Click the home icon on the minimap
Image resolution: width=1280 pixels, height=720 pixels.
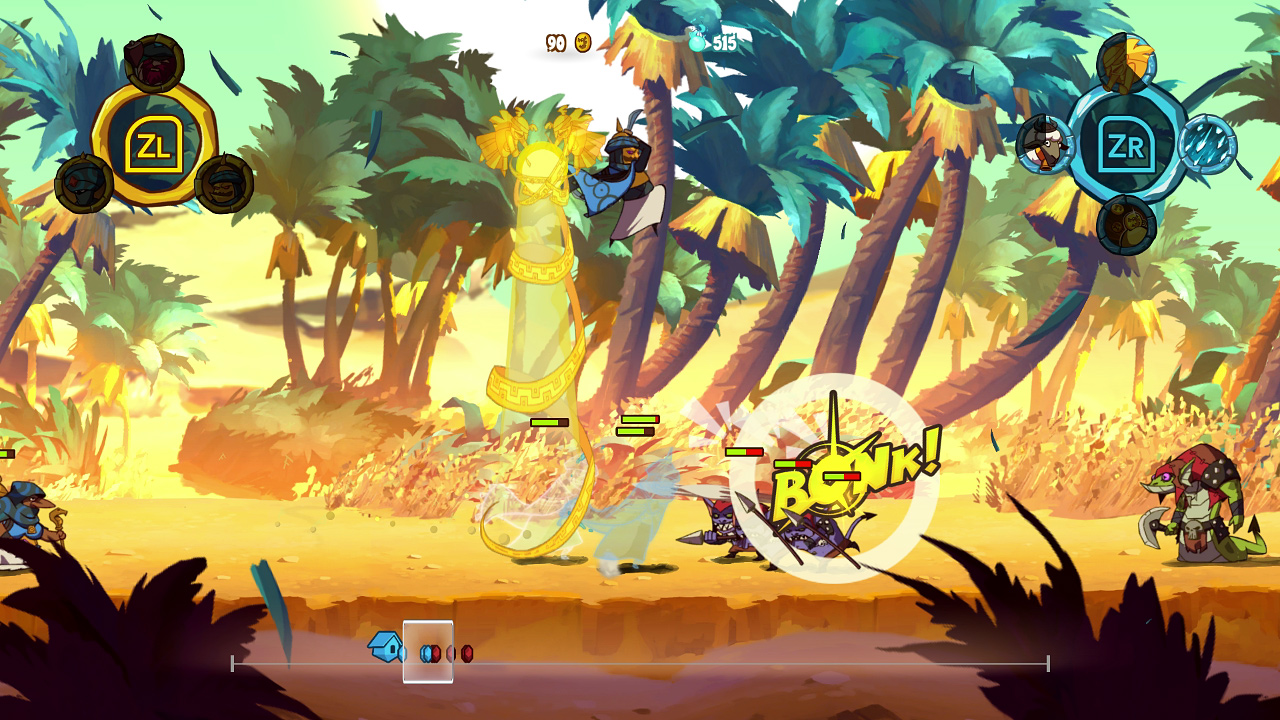click(386, 649)
